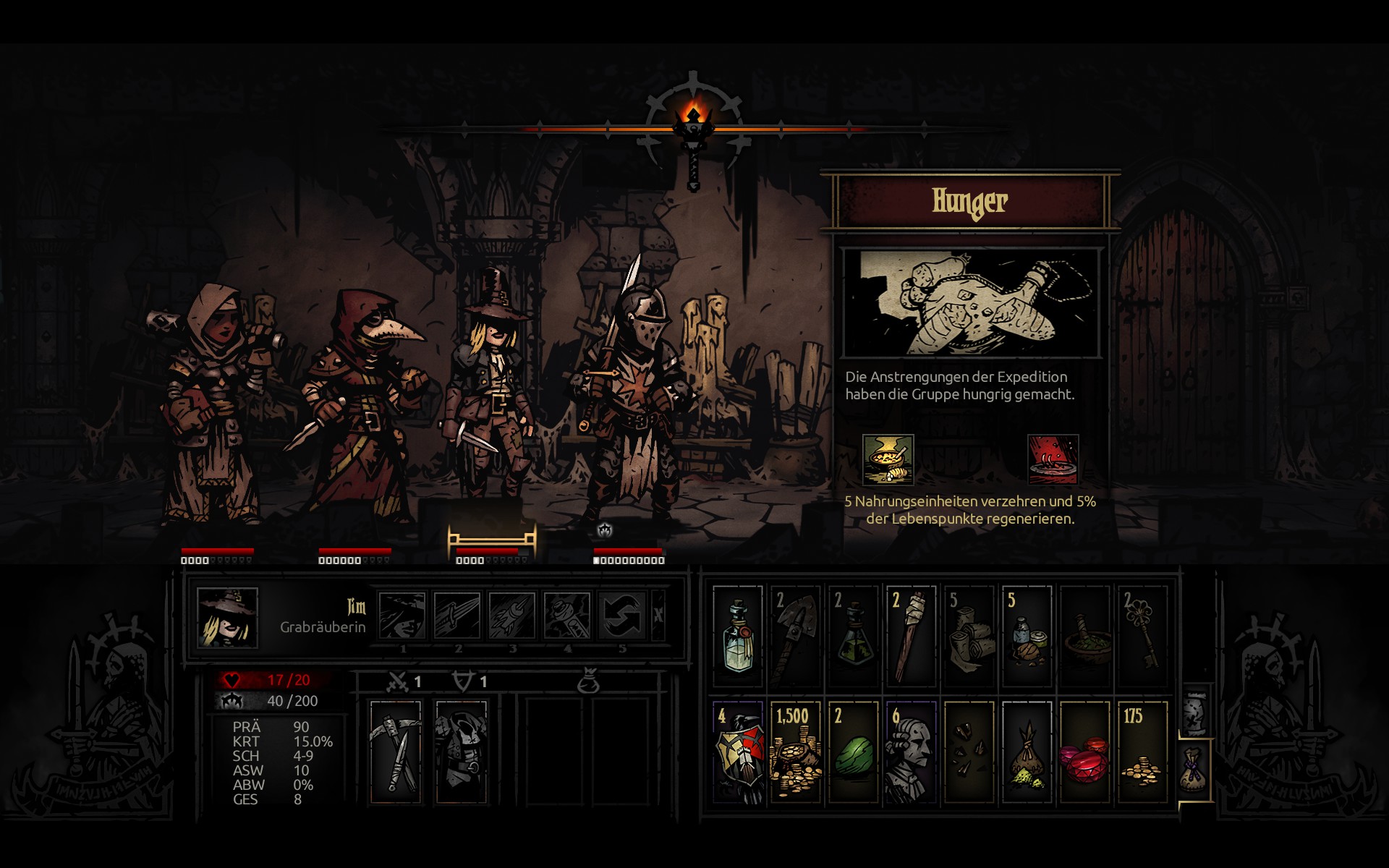
Task: Select the green antivenom flask slot
Action: tap(853, 636)
